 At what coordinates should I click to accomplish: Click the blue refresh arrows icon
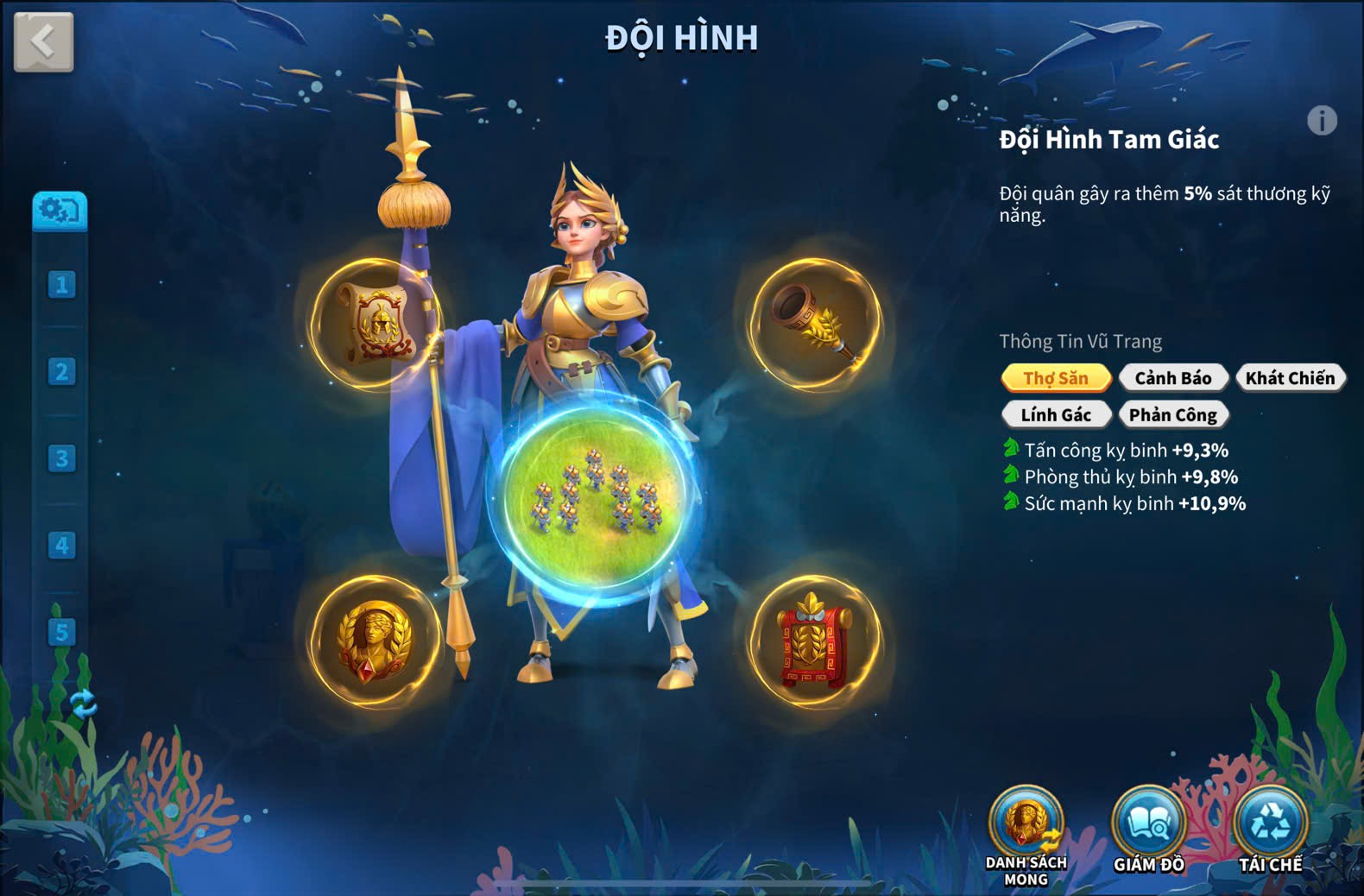pos(84,704)
